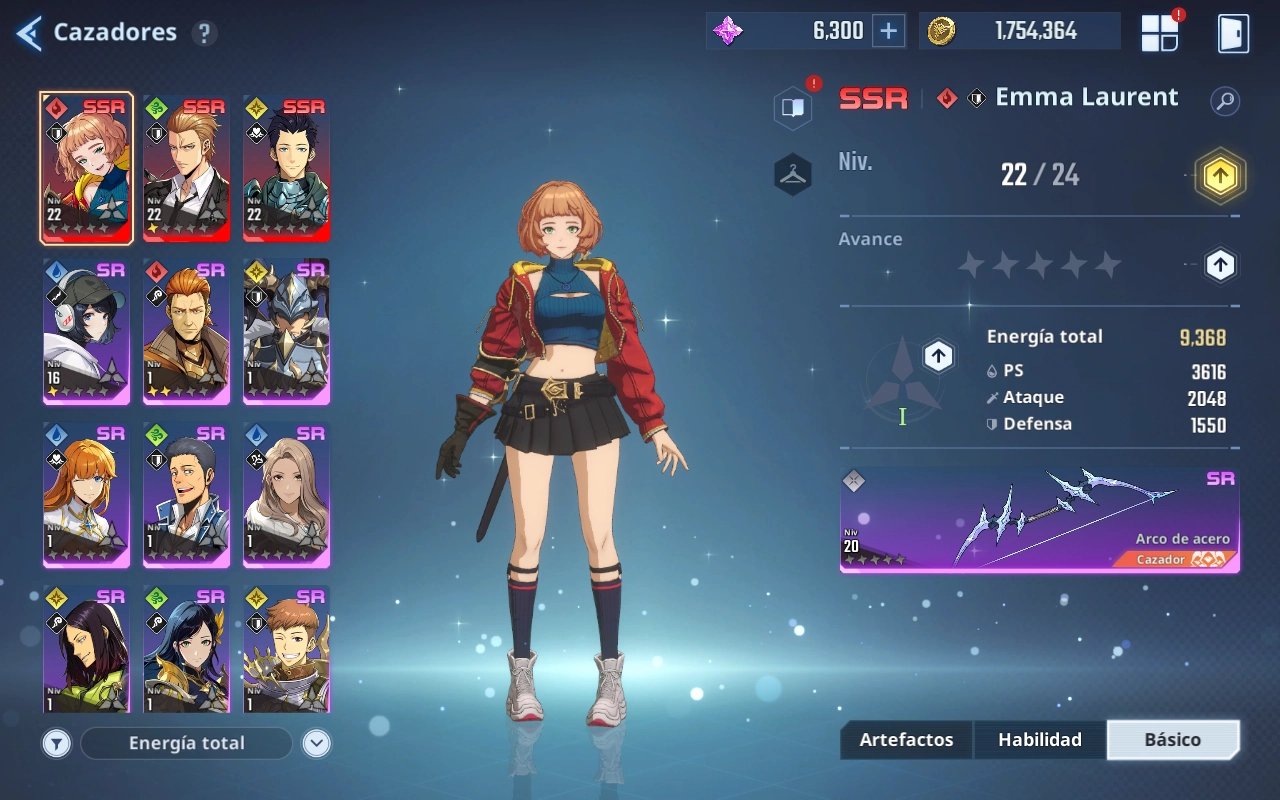
Task: Level up hunter with gold arrow button
Action: tap(1220, 177)
